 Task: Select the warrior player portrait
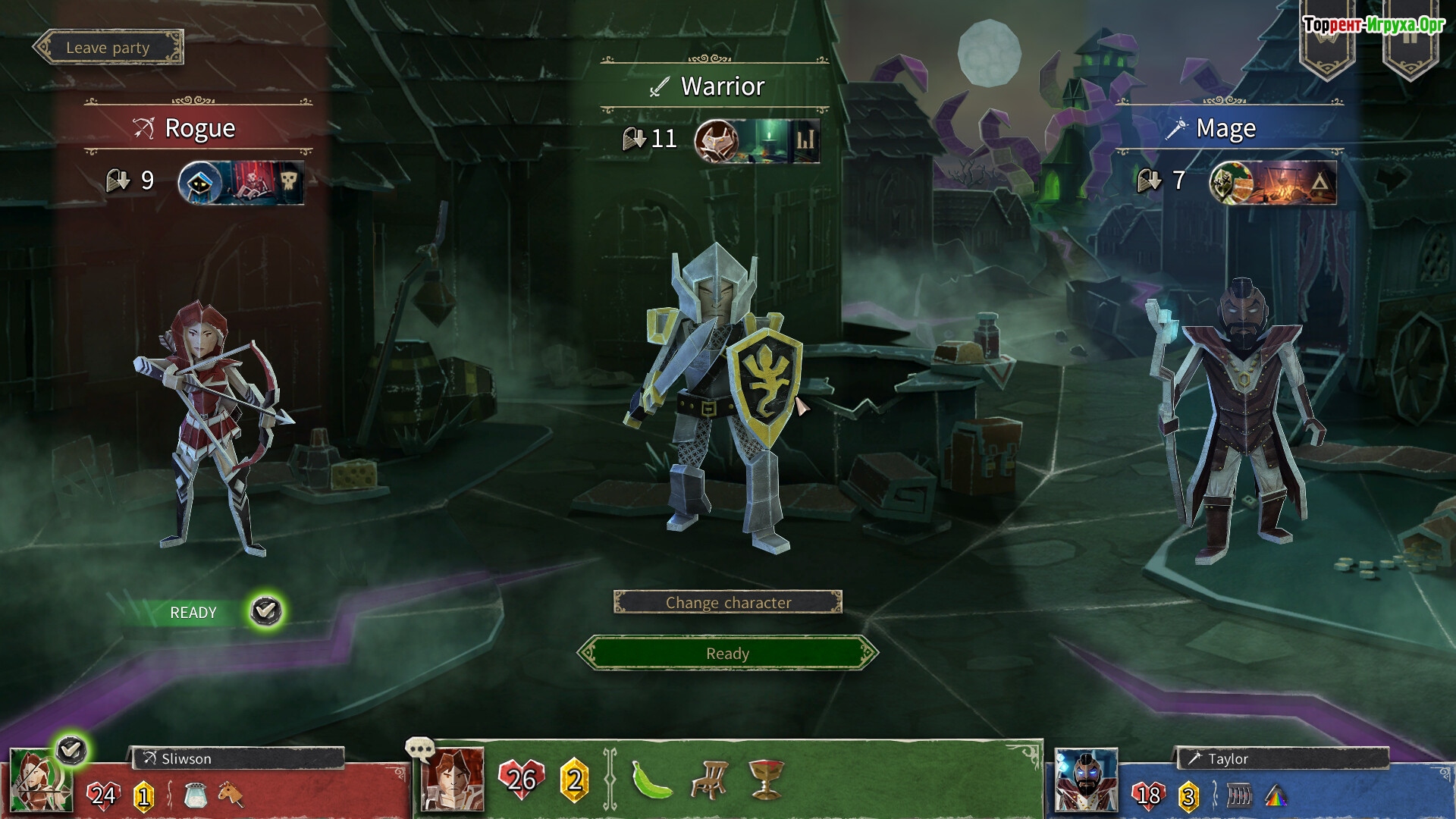pos(452,780)
